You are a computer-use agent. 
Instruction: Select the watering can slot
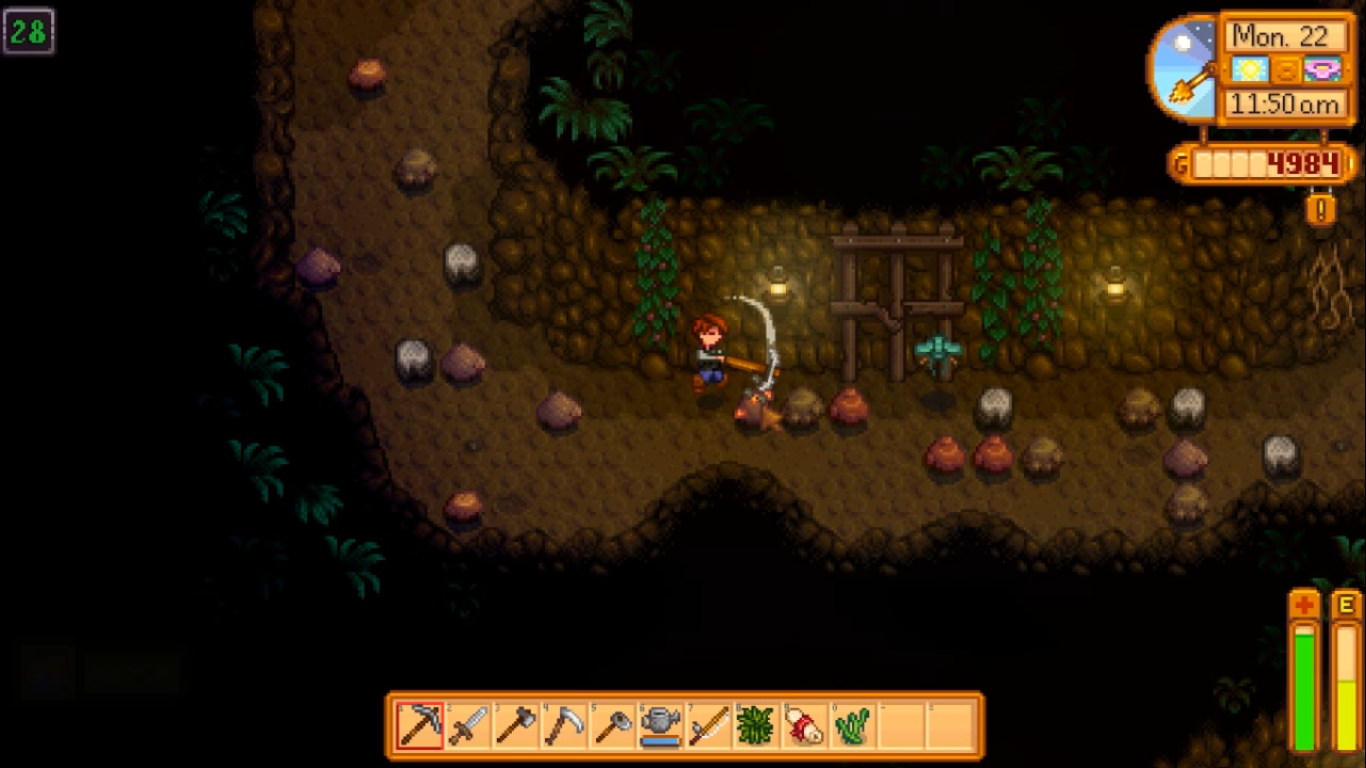660,725
